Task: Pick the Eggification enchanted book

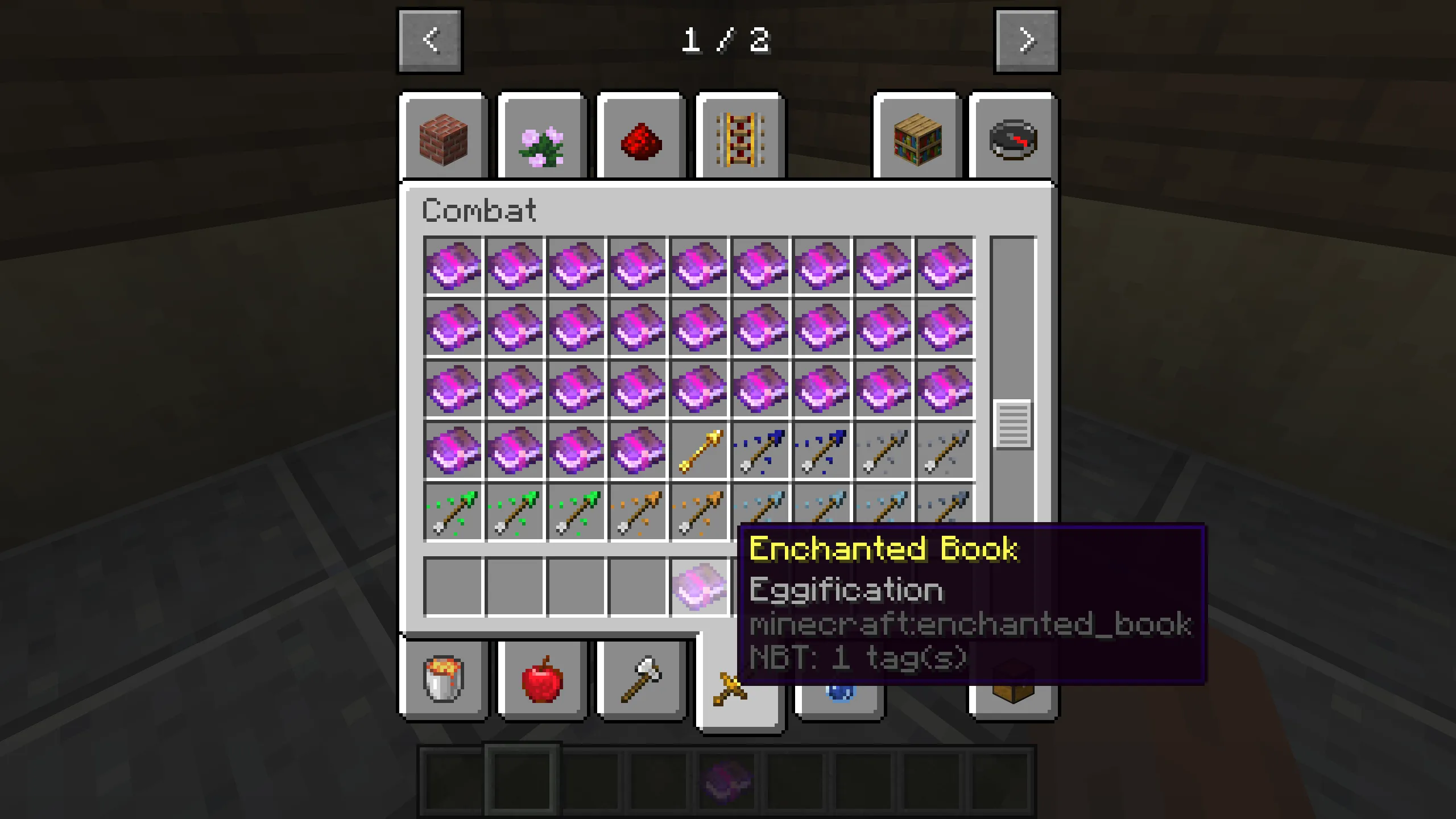Action: click(x=700, y=587)
